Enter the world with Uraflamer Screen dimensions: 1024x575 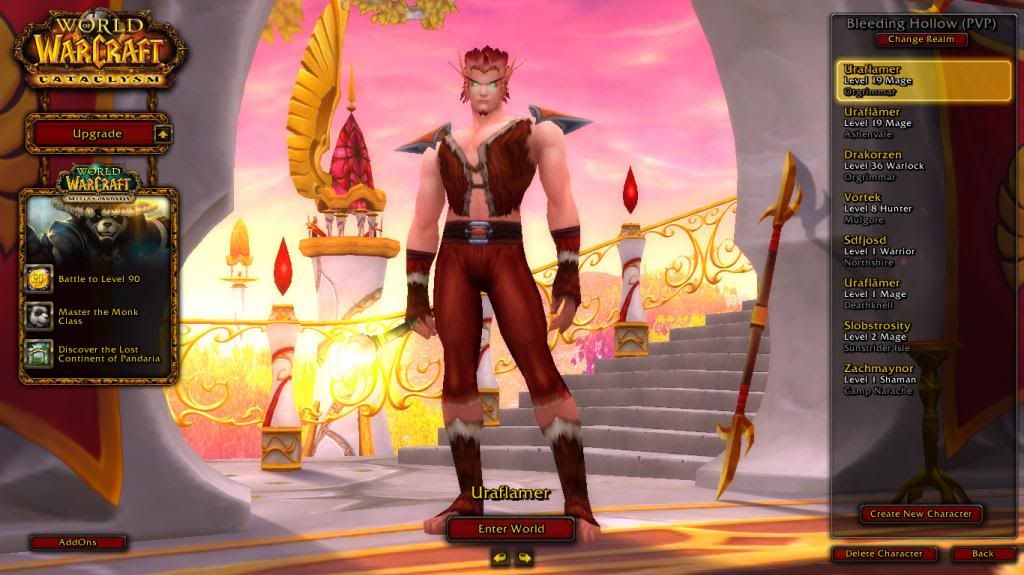tap(511, 529)
